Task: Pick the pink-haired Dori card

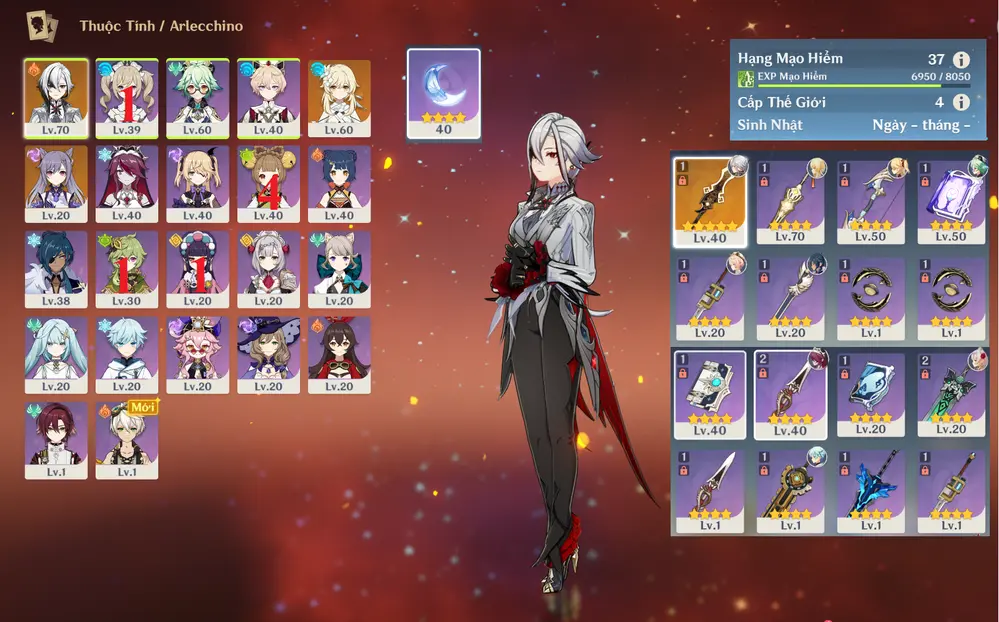Action: 198,355
